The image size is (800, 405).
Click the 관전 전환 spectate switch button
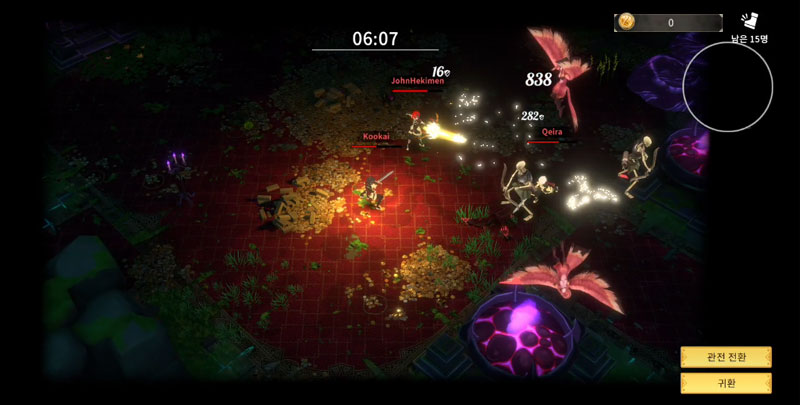726,357
